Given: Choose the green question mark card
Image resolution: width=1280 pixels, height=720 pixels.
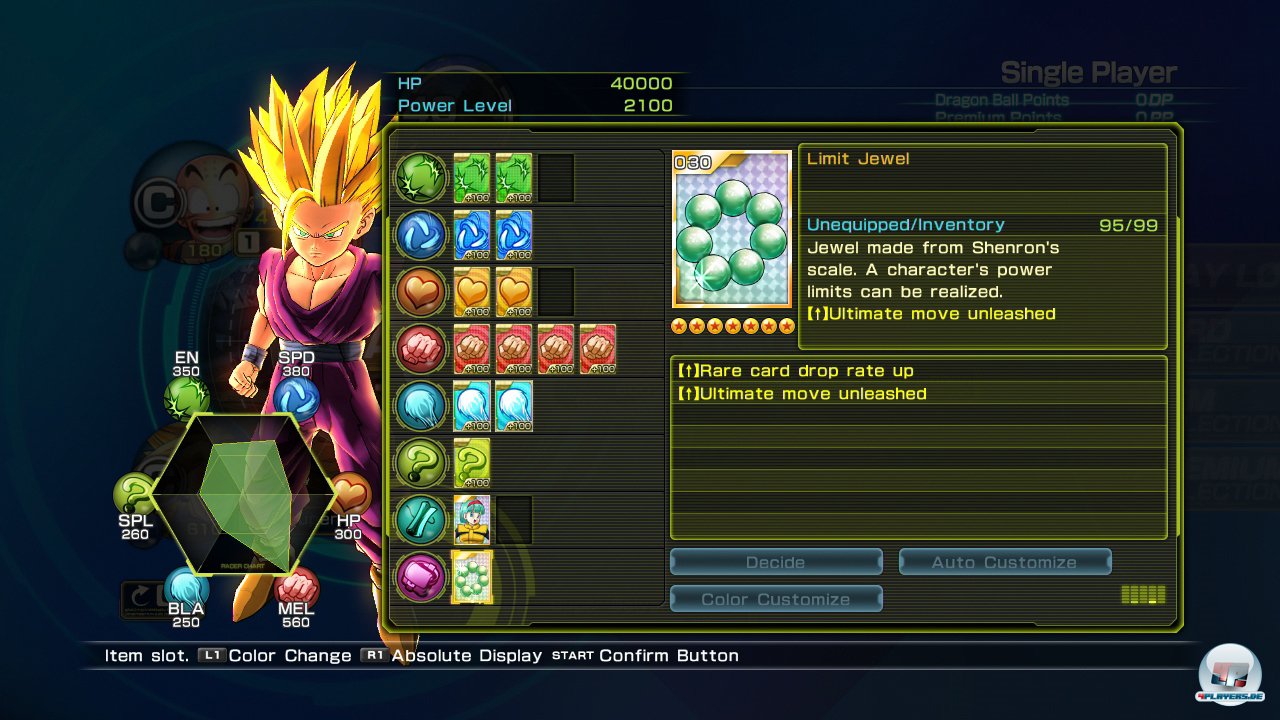Looking at the screenshot, I should tap(472, 463).
